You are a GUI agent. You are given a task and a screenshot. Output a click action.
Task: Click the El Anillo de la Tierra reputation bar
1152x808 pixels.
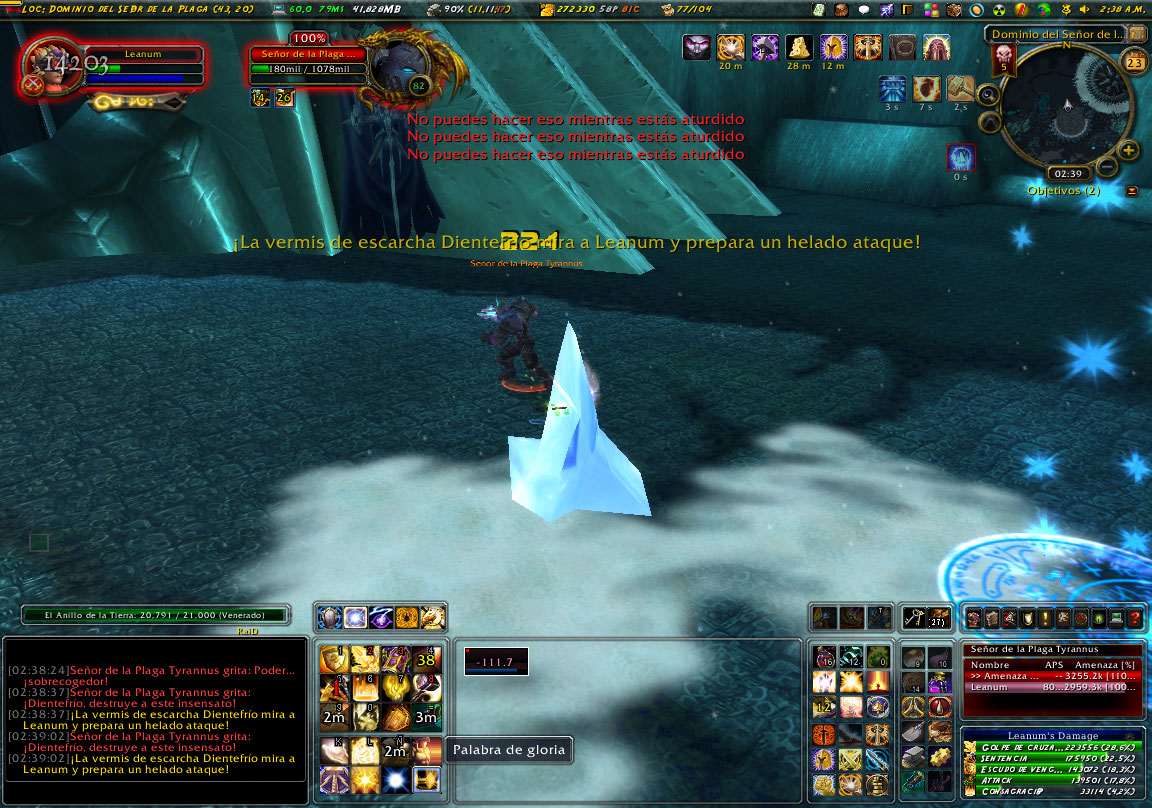click(156, 615)
